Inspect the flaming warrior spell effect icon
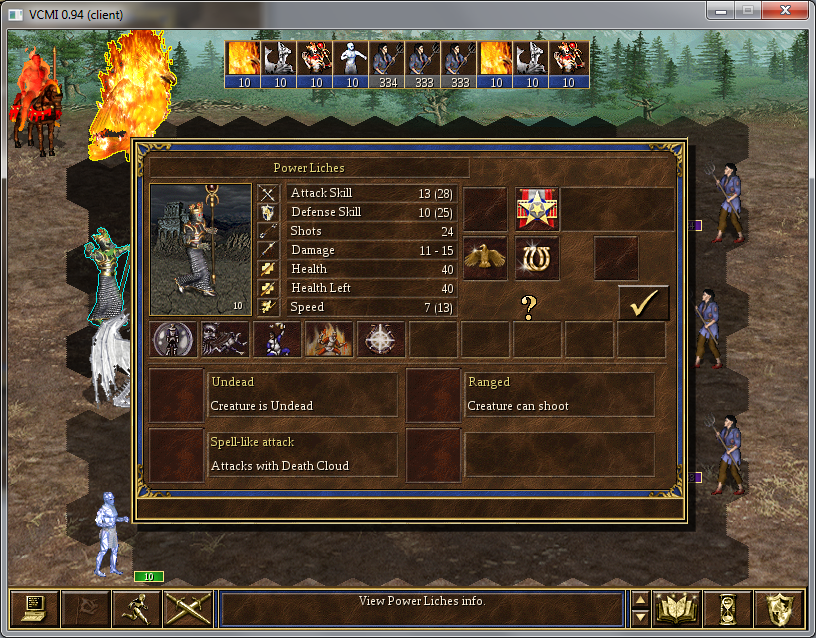The height and width of the screenshot is (638, 816). [329, 340]
